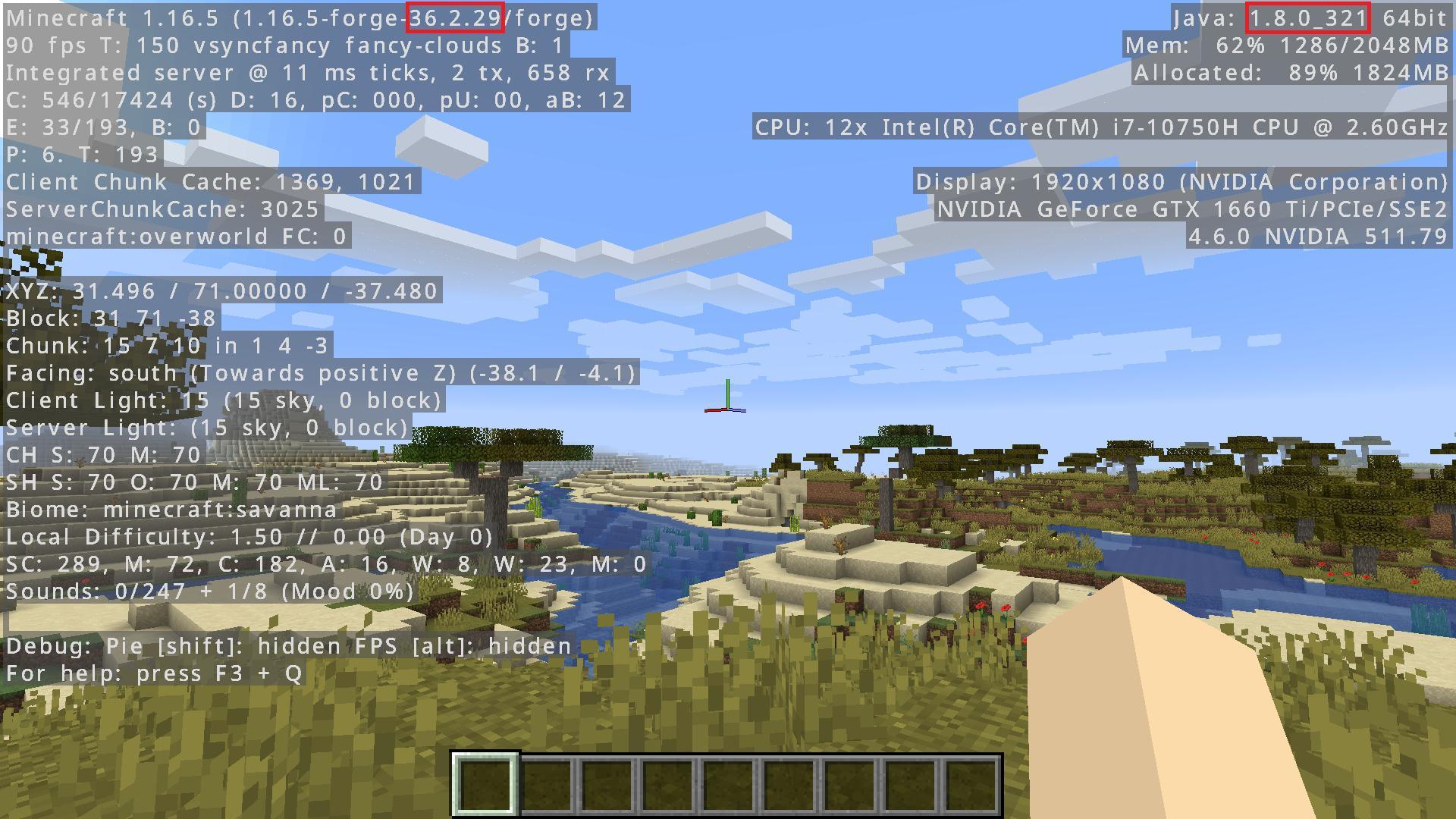Click the CPU info line

click(x=1100, y=127)
